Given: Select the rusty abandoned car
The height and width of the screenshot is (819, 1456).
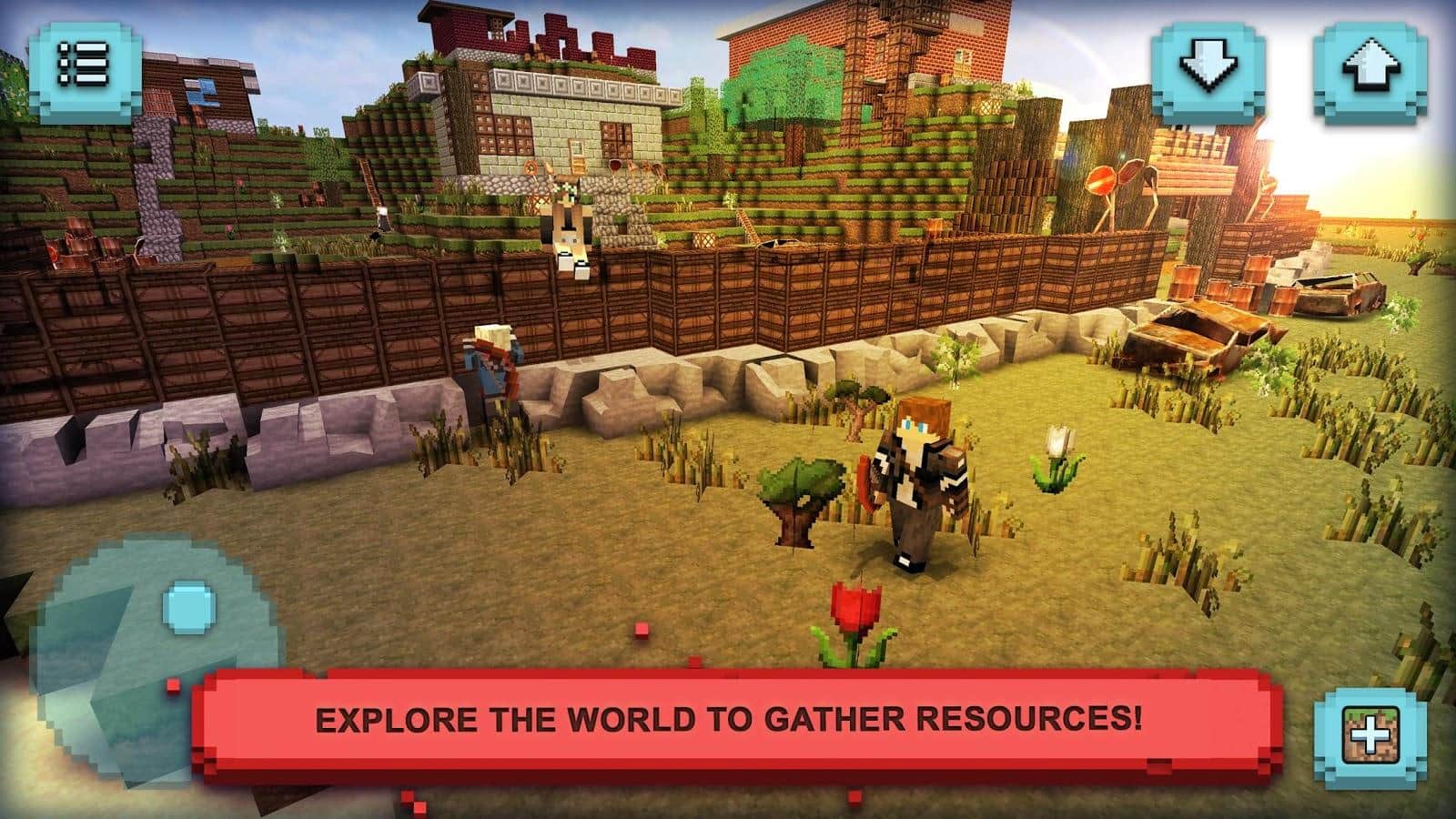Looking at the screenshot, I should (1201, 337).
